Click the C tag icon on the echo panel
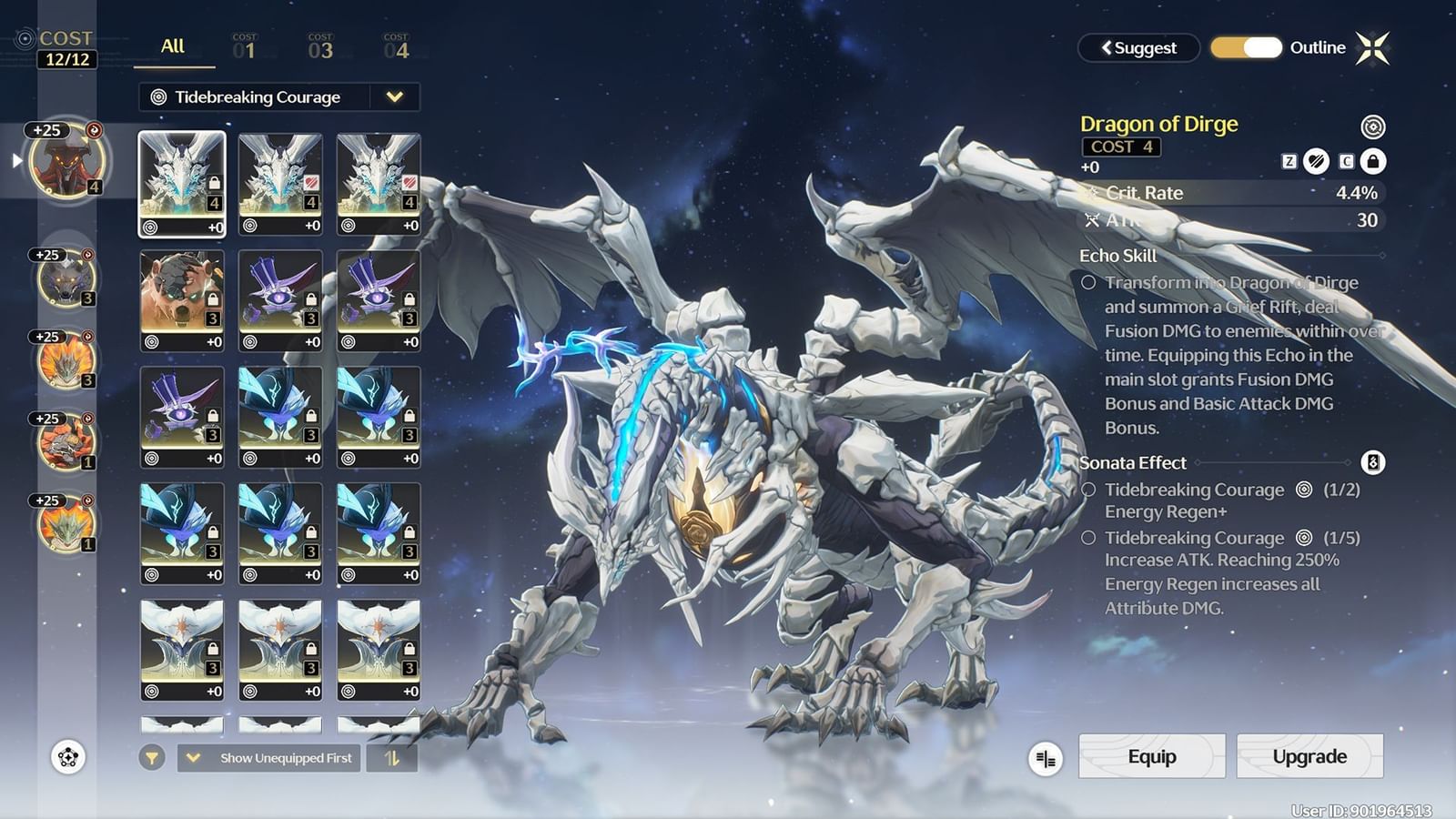 point(1345,163)
